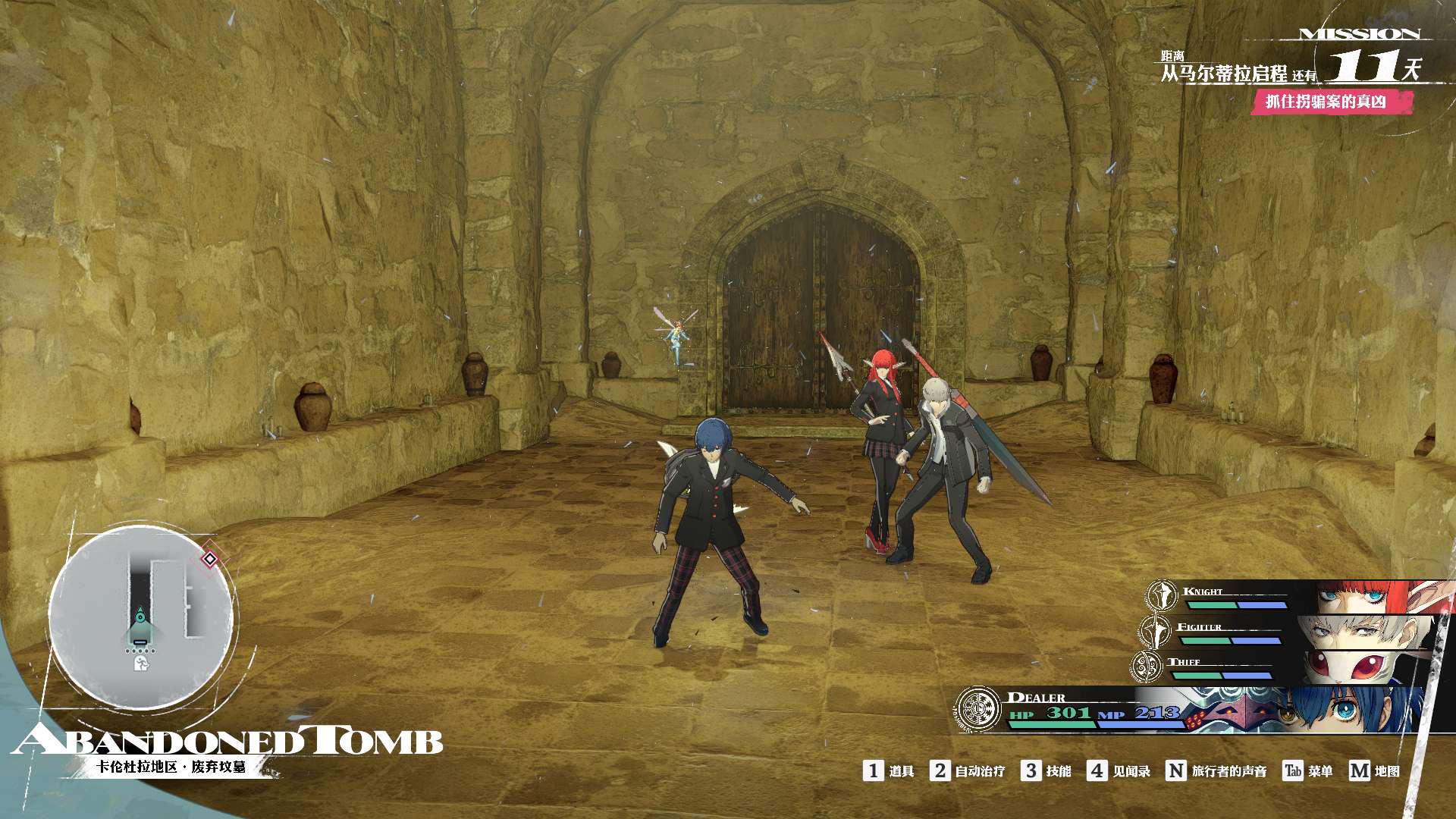Activate the 自动治疗 auto-heal shortcut

pos(968,771)
